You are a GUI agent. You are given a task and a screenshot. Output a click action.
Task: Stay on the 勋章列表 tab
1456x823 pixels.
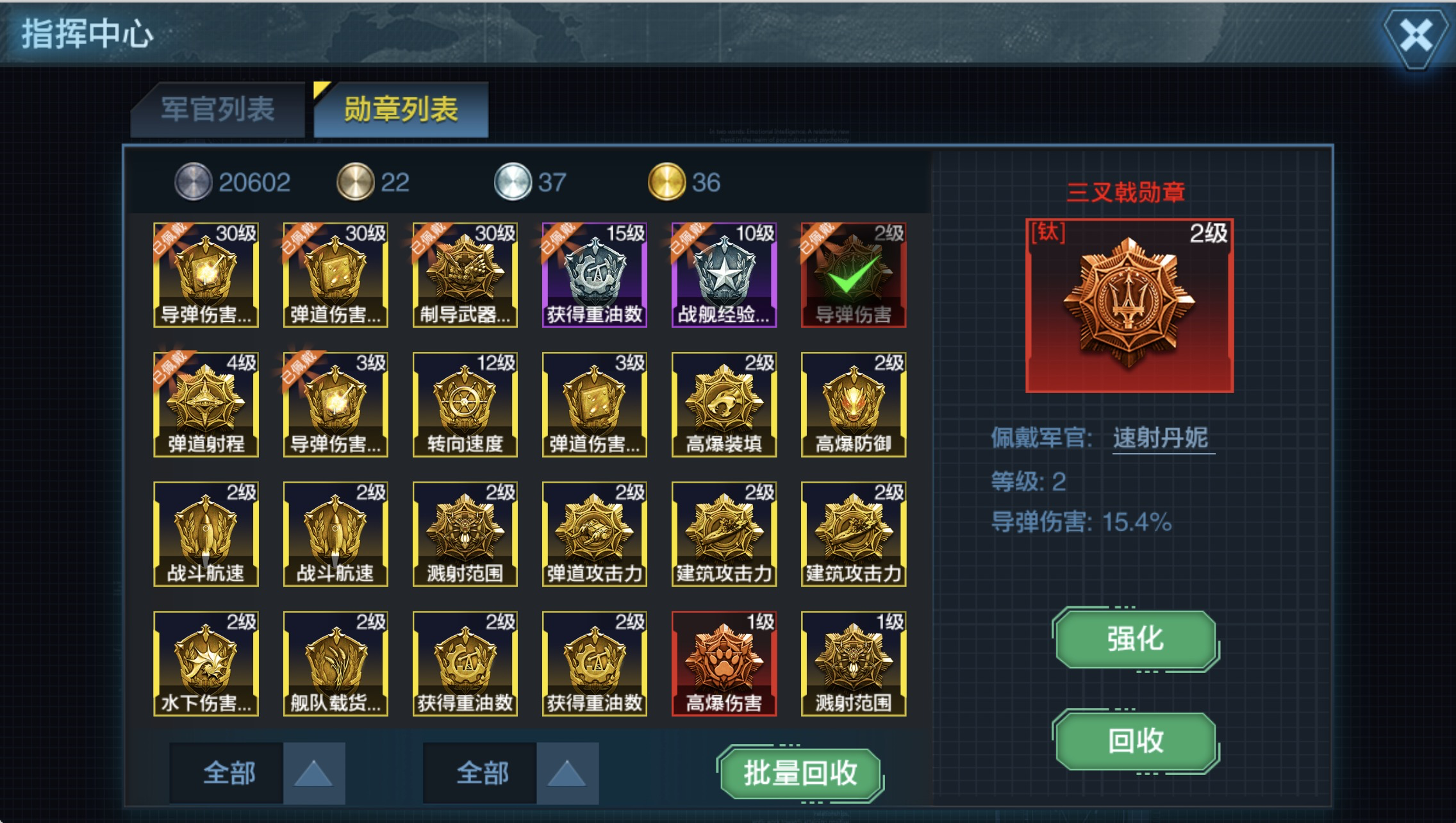click(401, 109)
